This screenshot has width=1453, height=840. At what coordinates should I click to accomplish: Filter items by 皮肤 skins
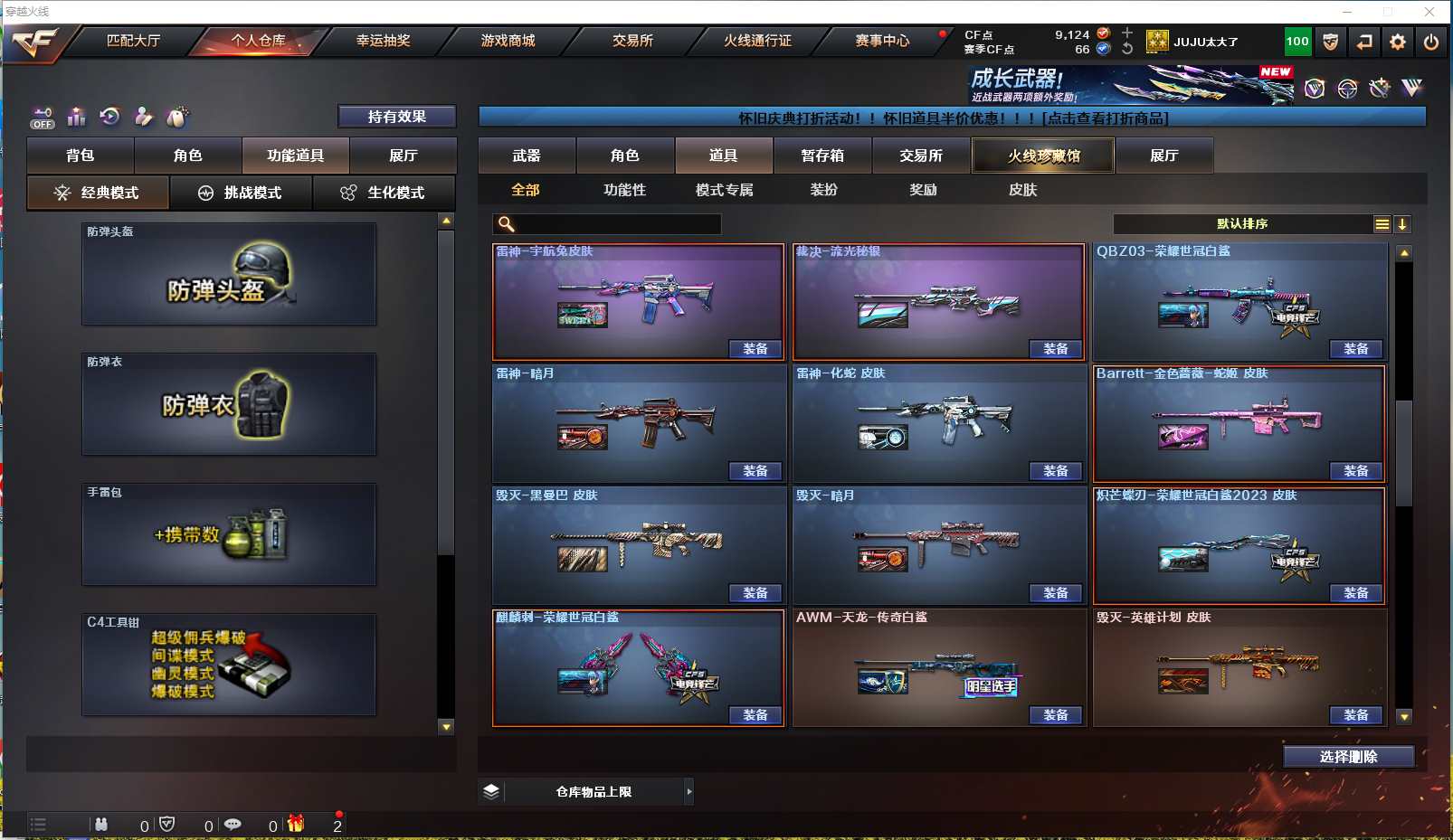(x=1022, y=190)
